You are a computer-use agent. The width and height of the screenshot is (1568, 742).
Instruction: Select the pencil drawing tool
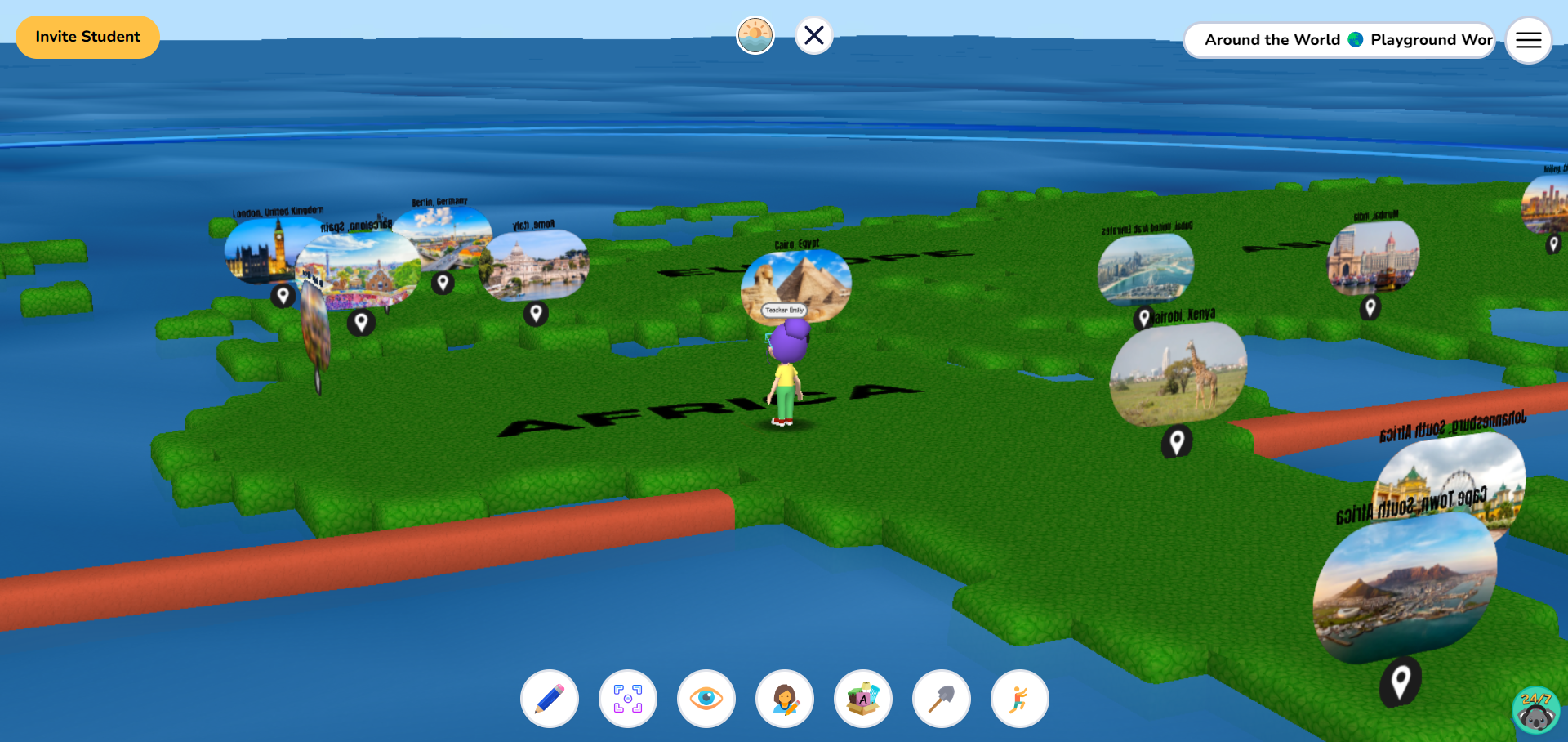click(x=549, y=699)
